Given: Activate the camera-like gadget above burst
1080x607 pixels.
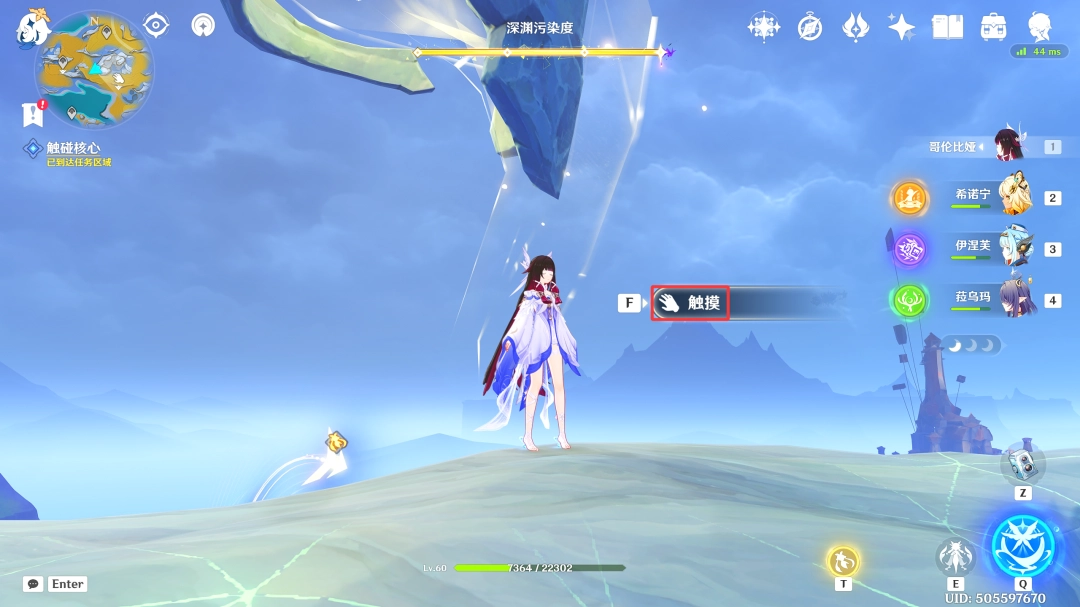Looking at the screenshot, I should (x=1023, y=462).
